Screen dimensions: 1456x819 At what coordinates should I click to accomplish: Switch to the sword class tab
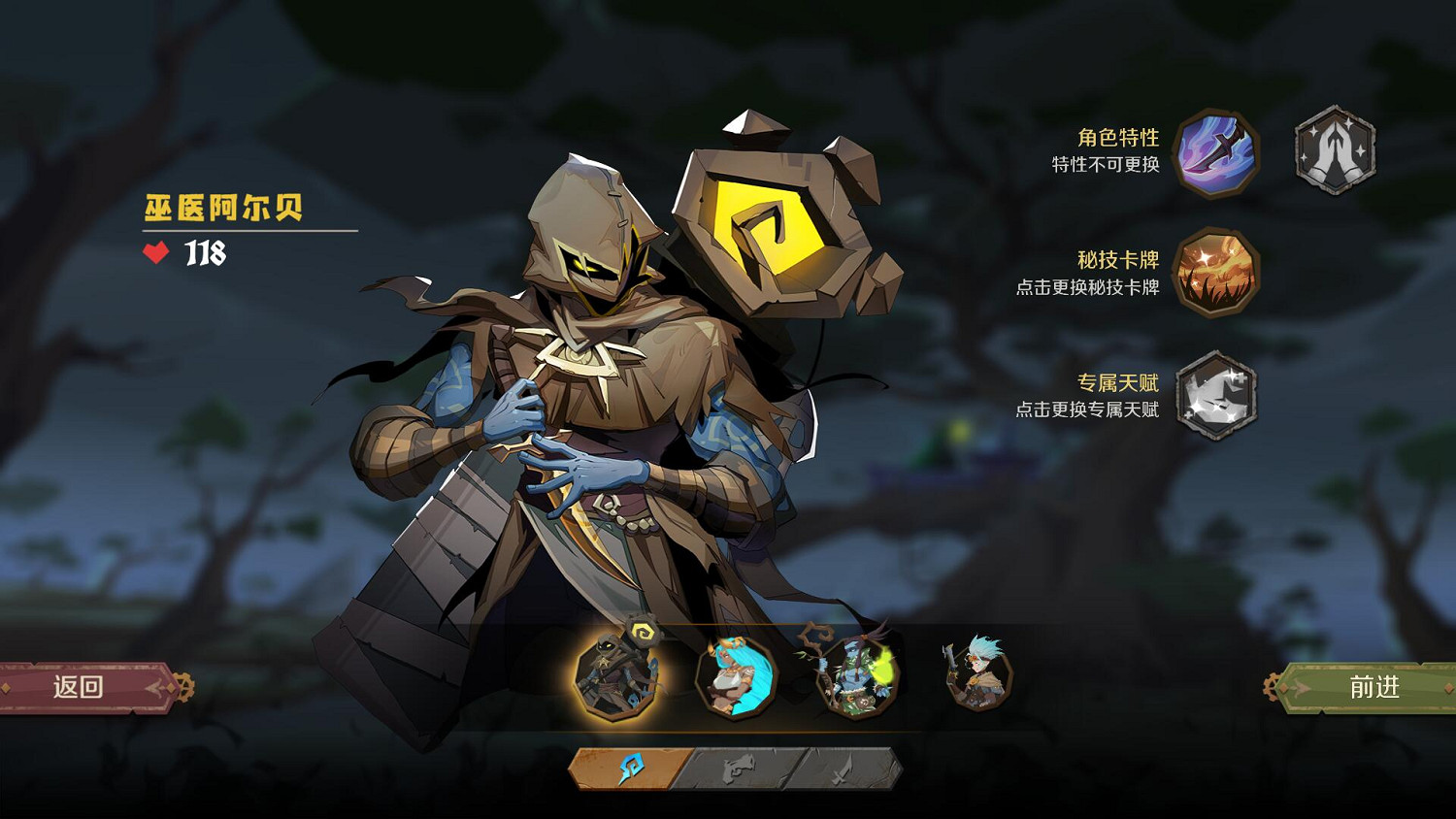(843, 770)
